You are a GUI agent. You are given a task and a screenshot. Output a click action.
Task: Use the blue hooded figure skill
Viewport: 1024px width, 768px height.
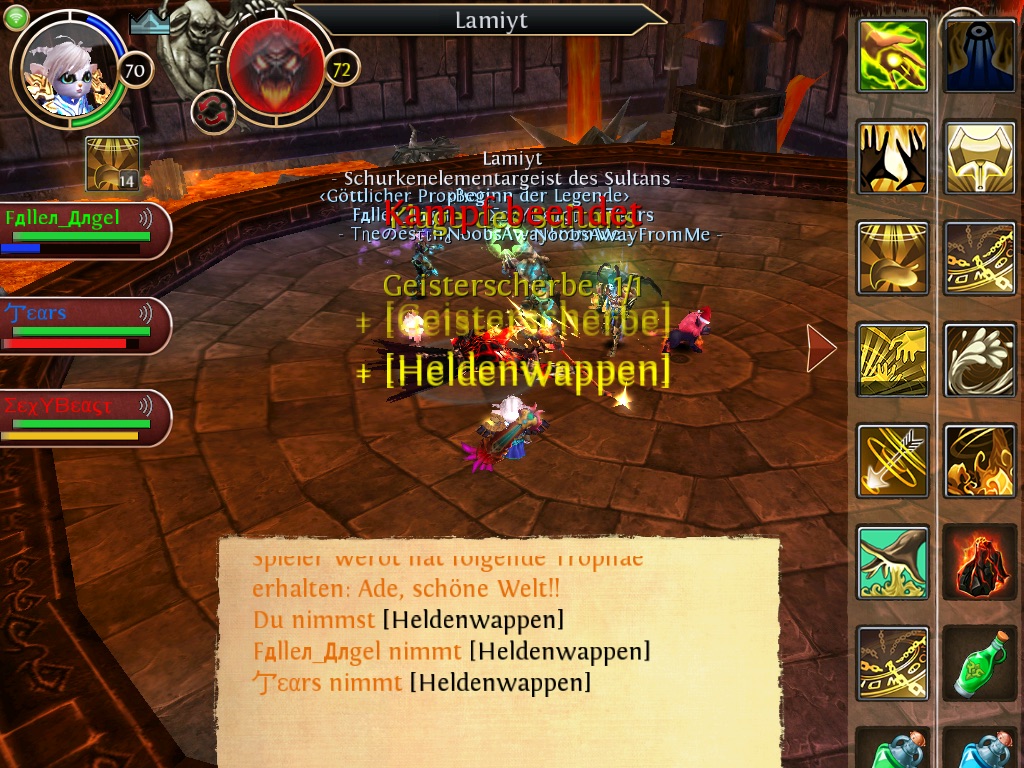click(x=980, y=55)
